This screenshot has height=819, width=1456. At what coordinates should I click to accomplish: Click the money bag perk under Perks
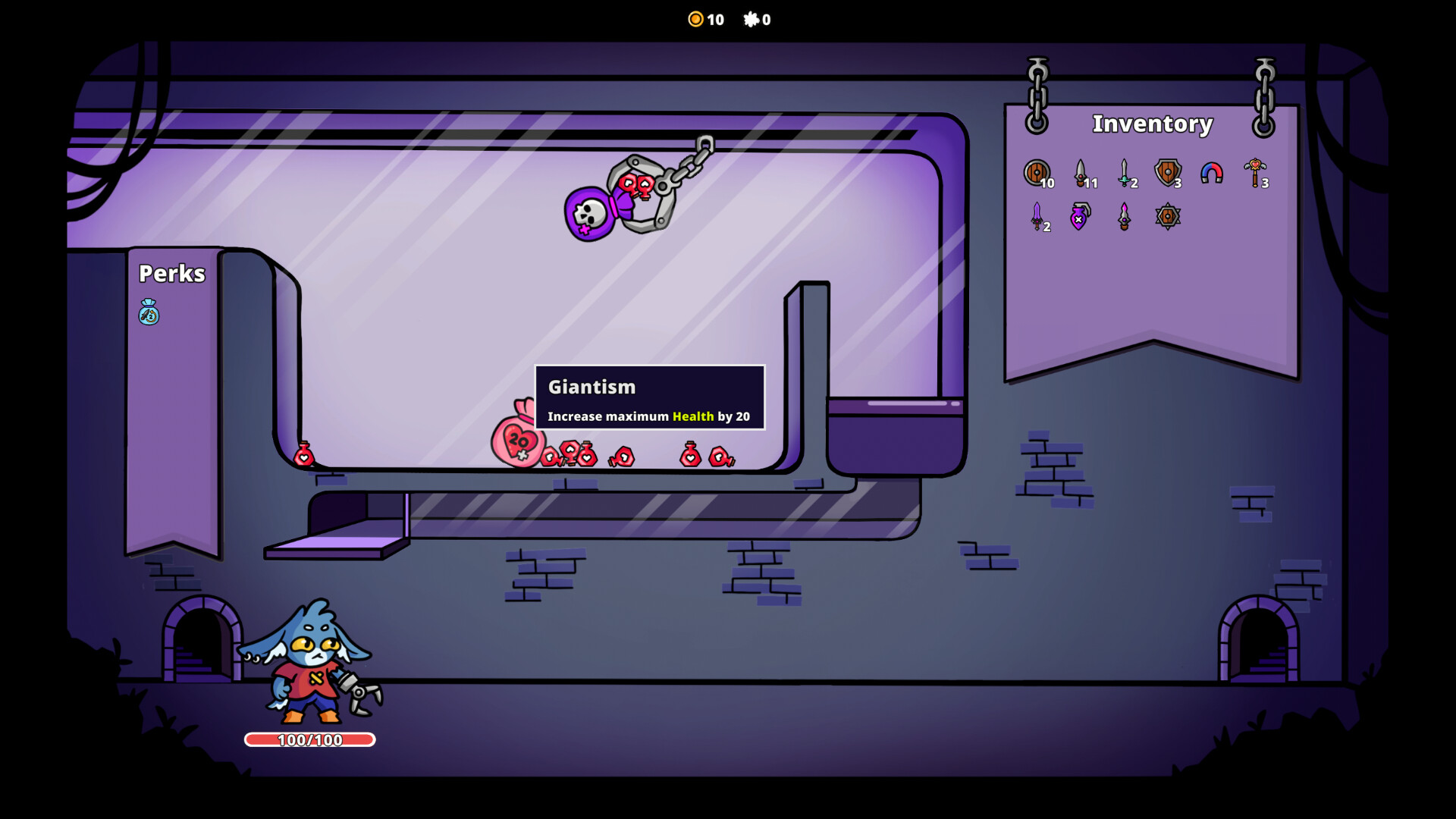coord(149,313)
